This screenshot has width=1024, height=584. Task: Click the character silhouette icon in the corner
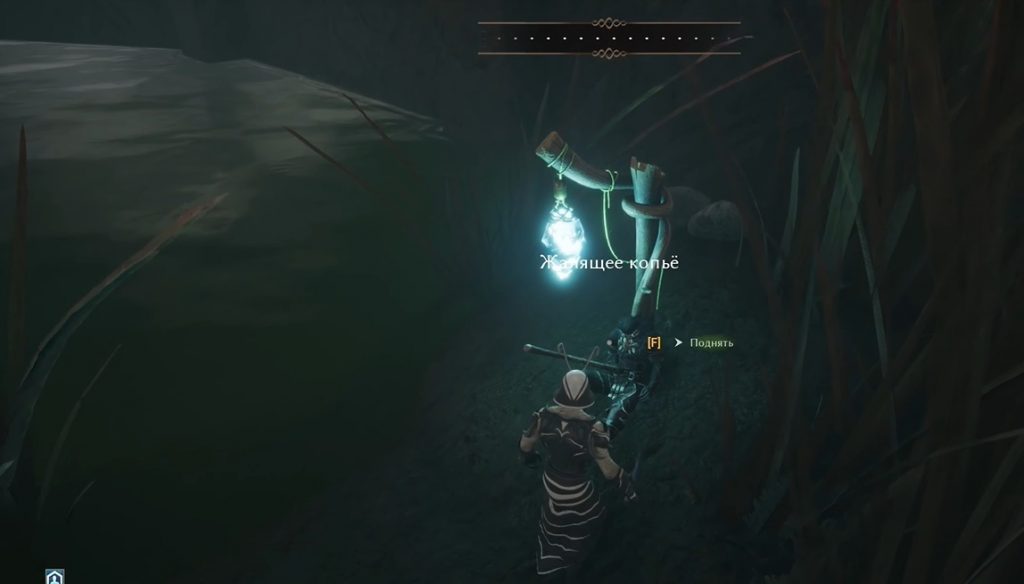pos(55,577)
